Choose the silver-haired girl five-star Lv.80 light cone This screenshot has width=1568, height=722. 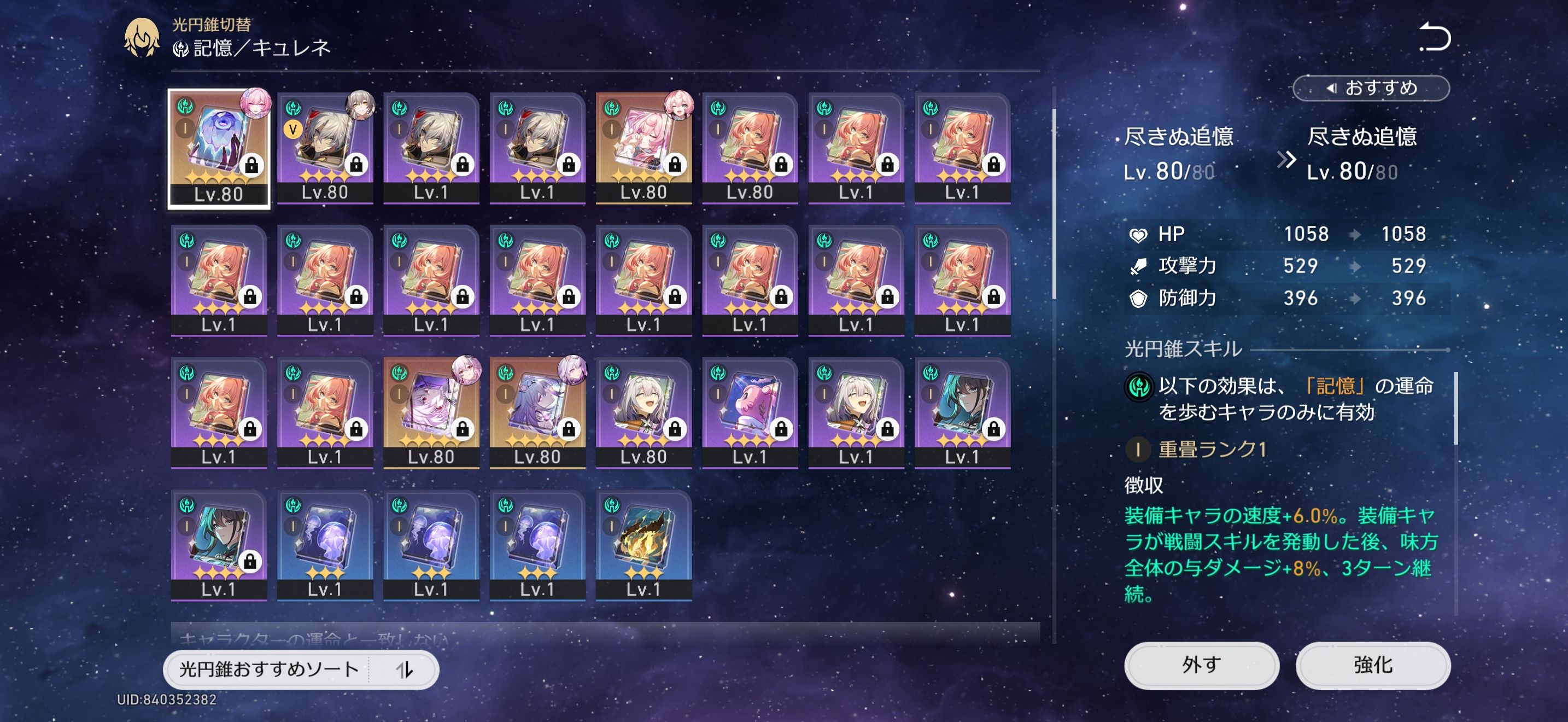pos(537,413)
